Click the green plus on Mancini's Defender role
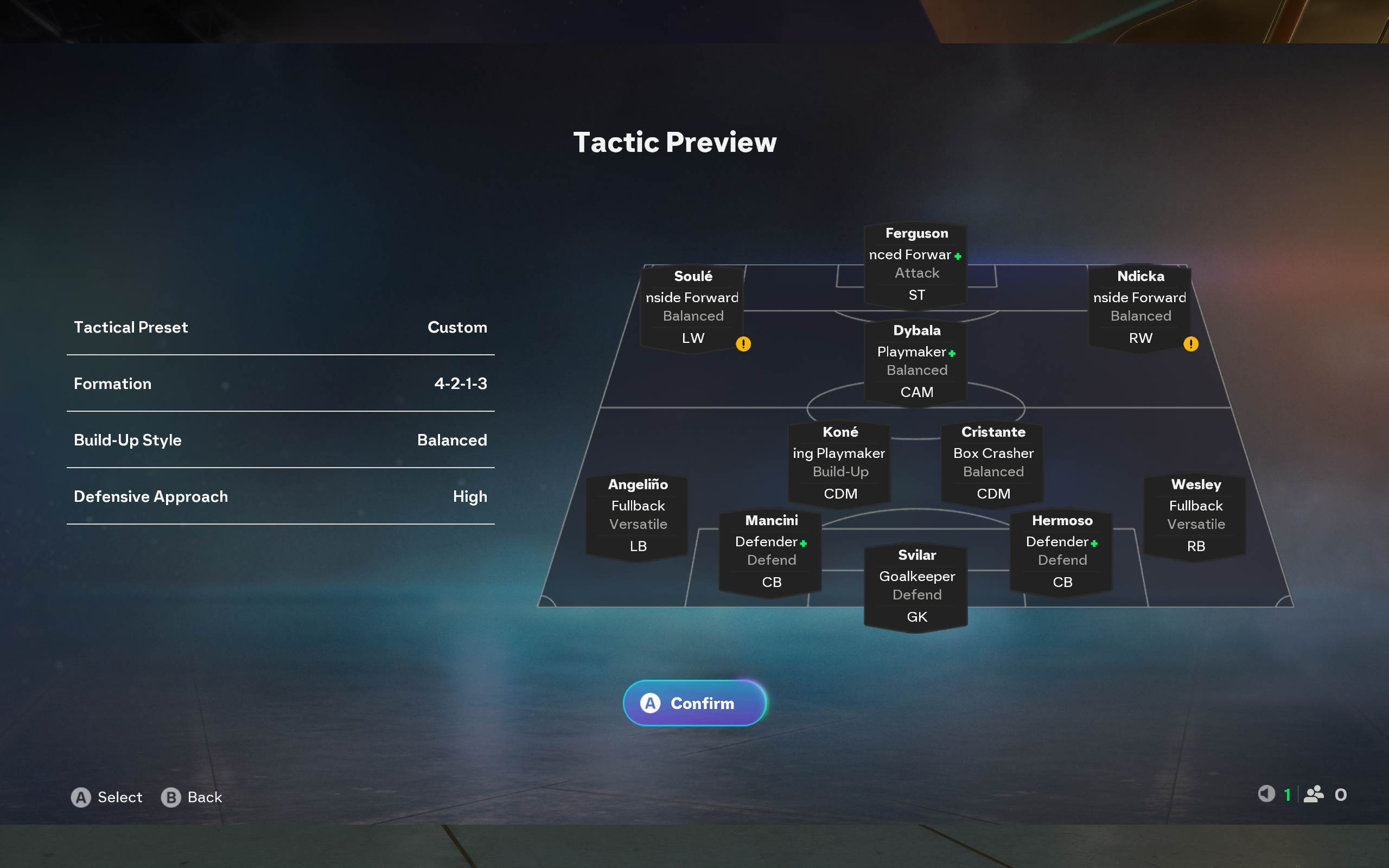 click(803, 544)
